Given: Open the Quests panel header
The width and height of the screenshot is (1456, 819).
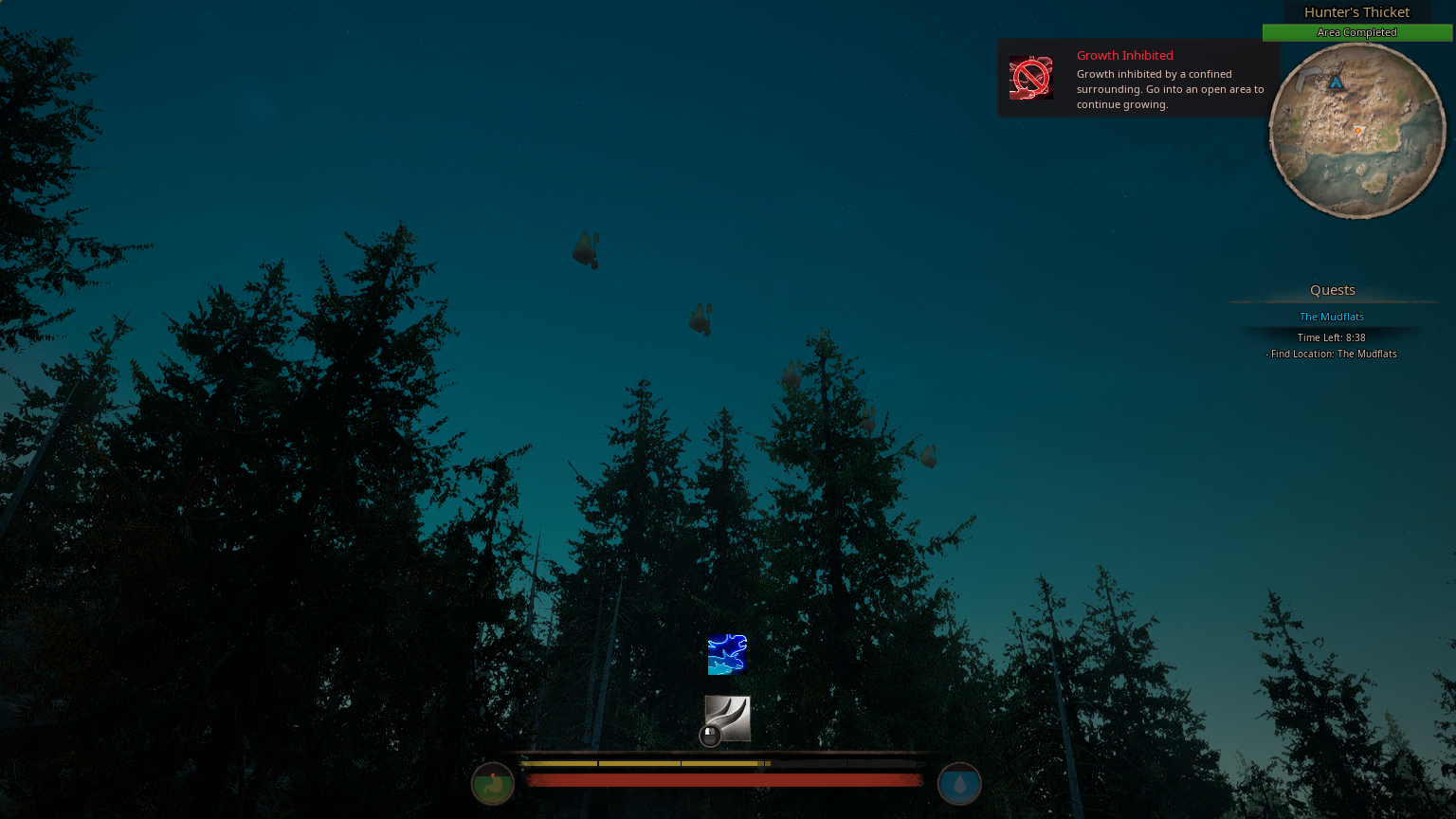Looking at the screenshot, I should (x=1332, y=290).
